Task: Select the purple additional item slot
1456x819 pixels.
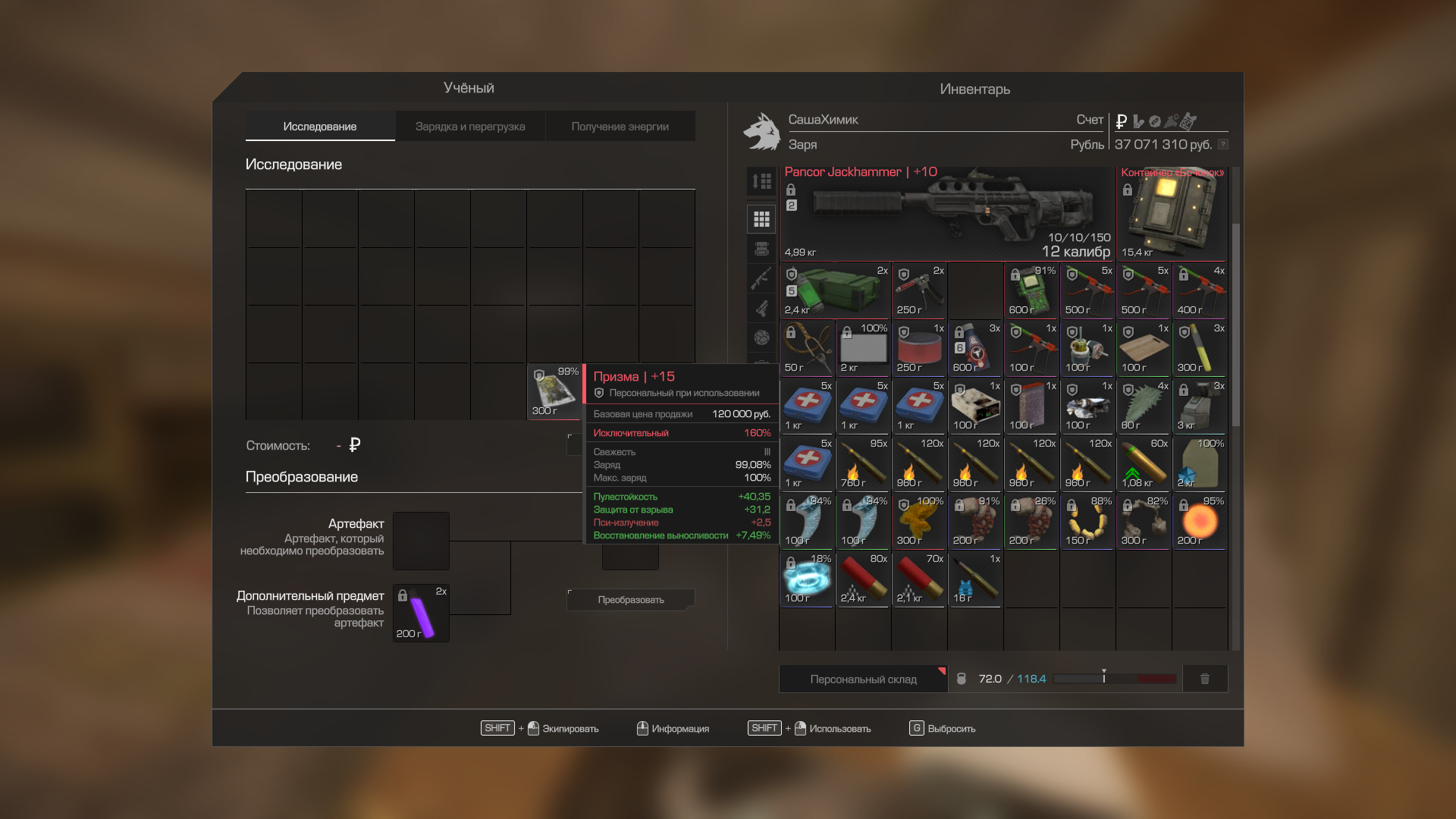Action: click(x=421, y=613)
